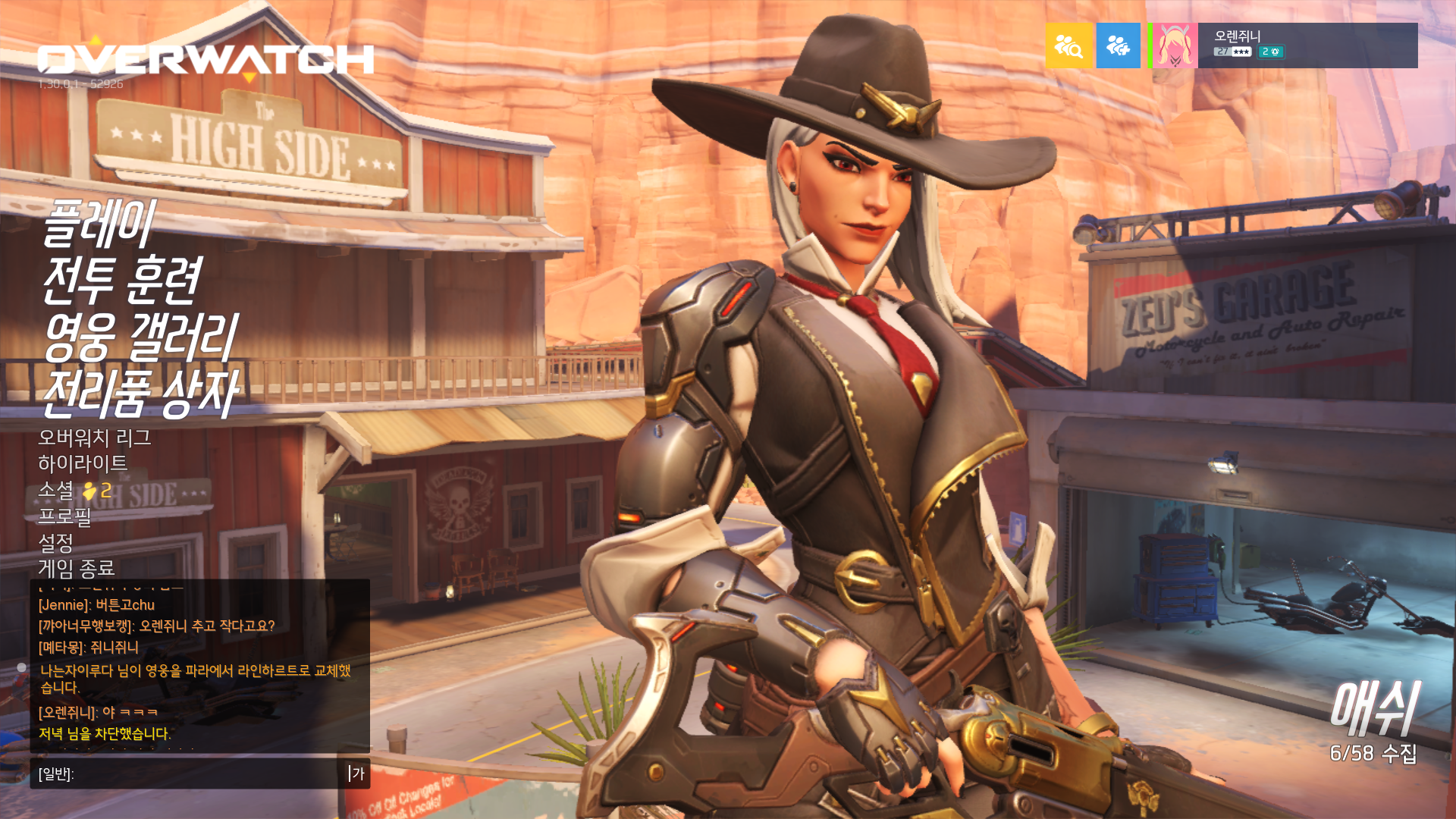Toggle the 가 Korean input mode indicator
Screen dimensions: 1456x819
358,773
